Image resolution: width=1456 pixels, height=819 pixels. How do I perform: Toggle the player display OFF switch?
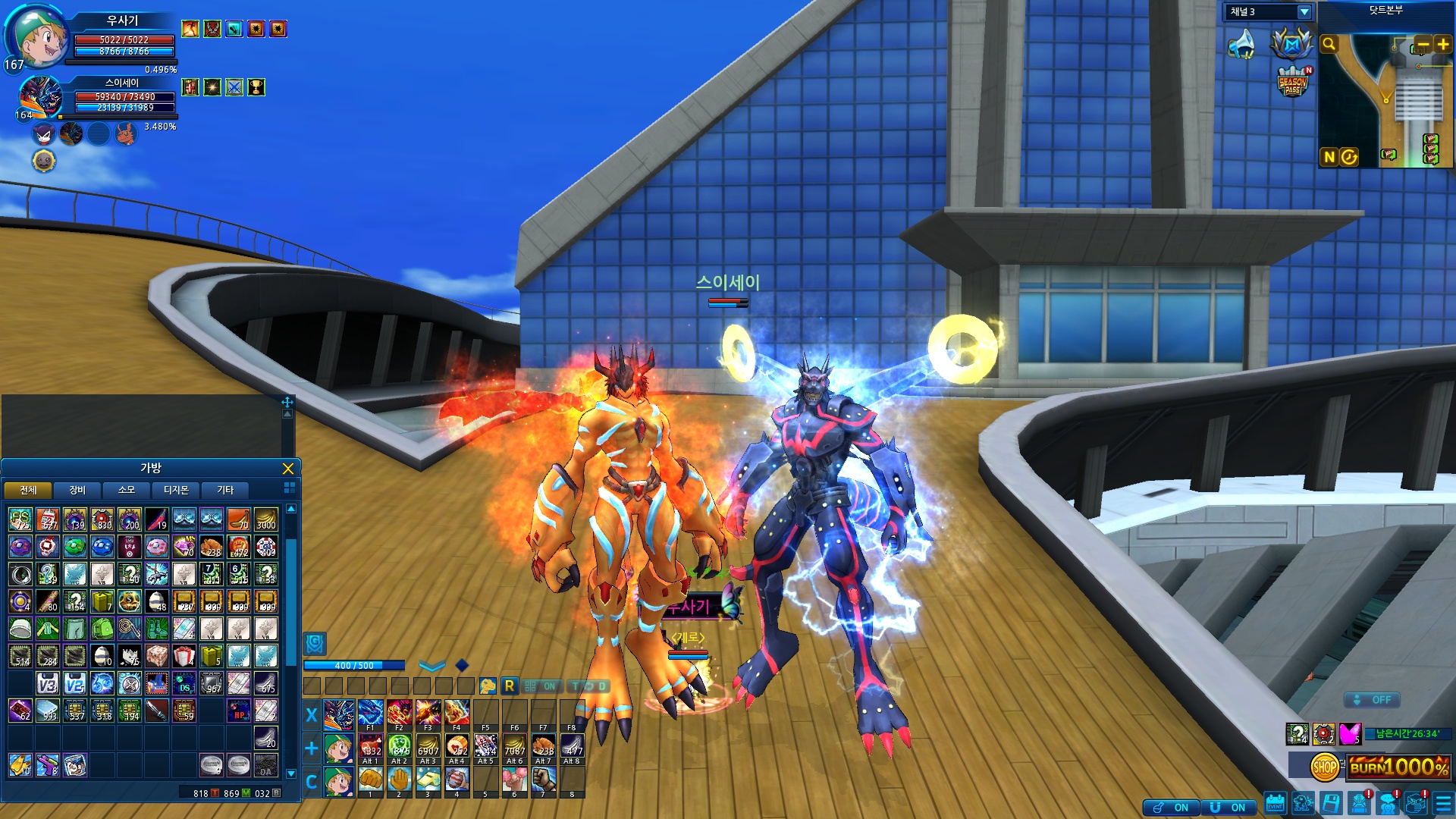coord(1373,700)
